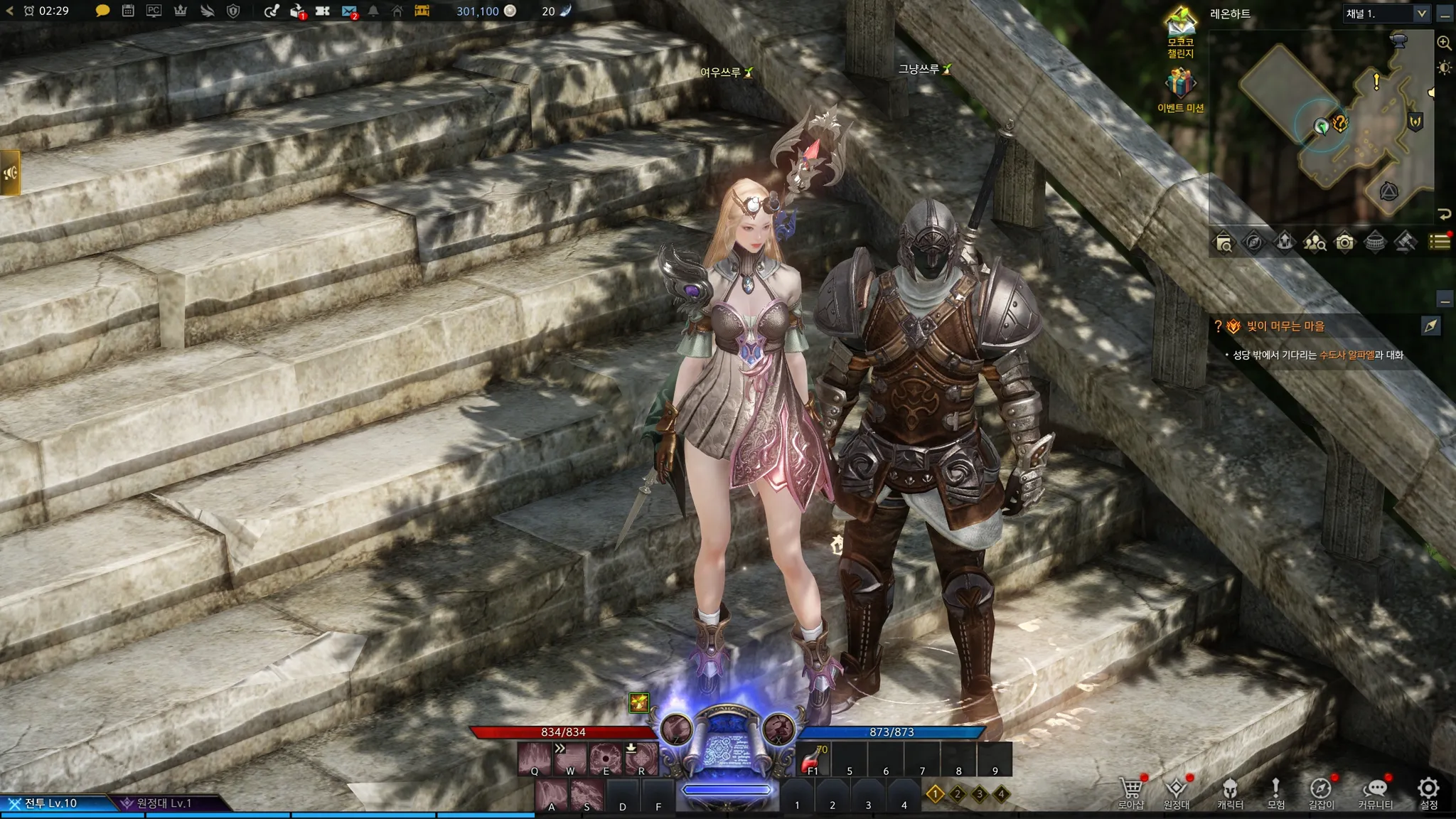1456x819 pixels.
Task: Select the red potion slot F1
Action: pyautogui.click(x=813, y=759)
